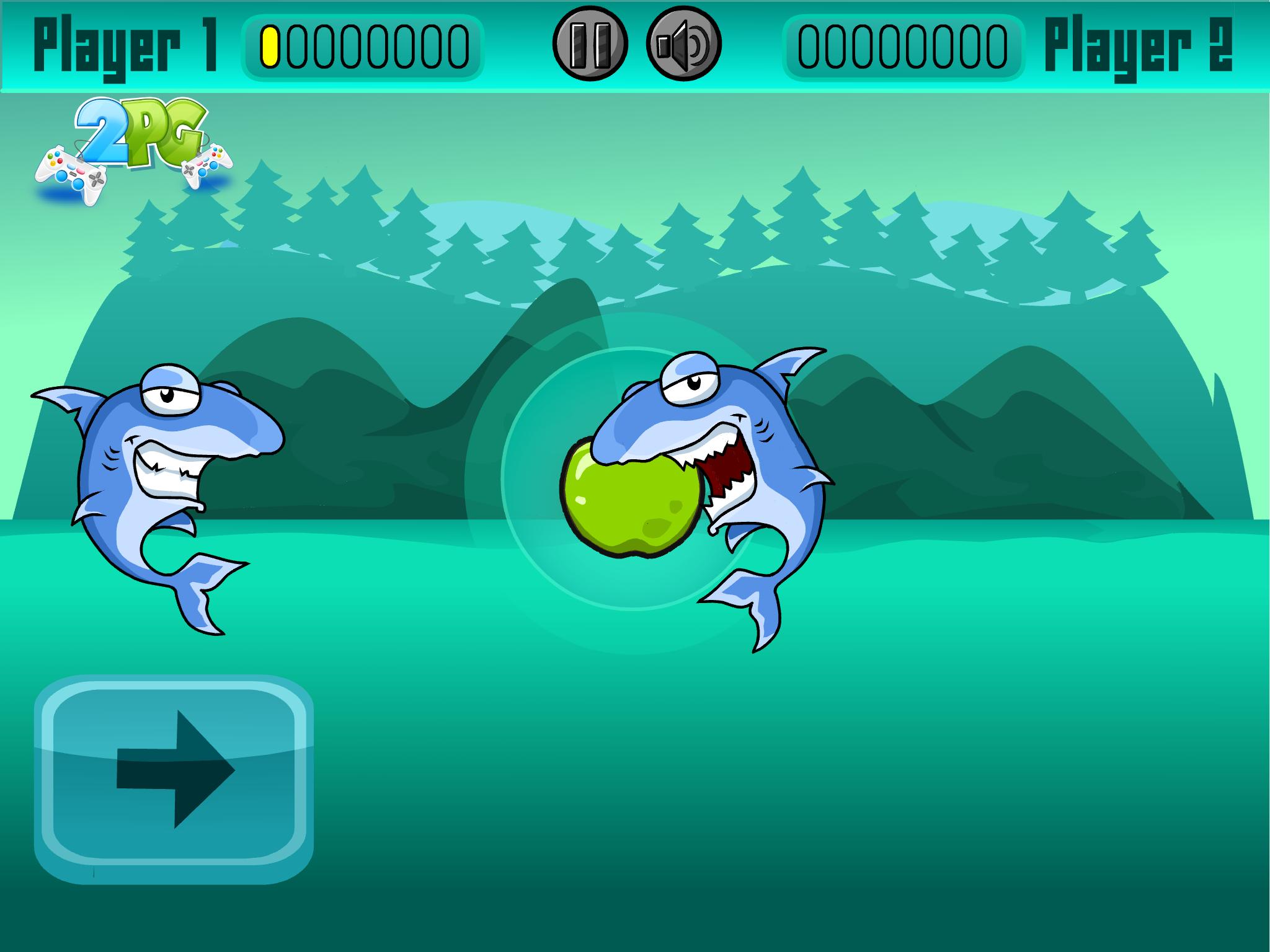Click the yellow filled score marker for Player 1
This screenshot has height=952, width=1270.
[269, 46]
